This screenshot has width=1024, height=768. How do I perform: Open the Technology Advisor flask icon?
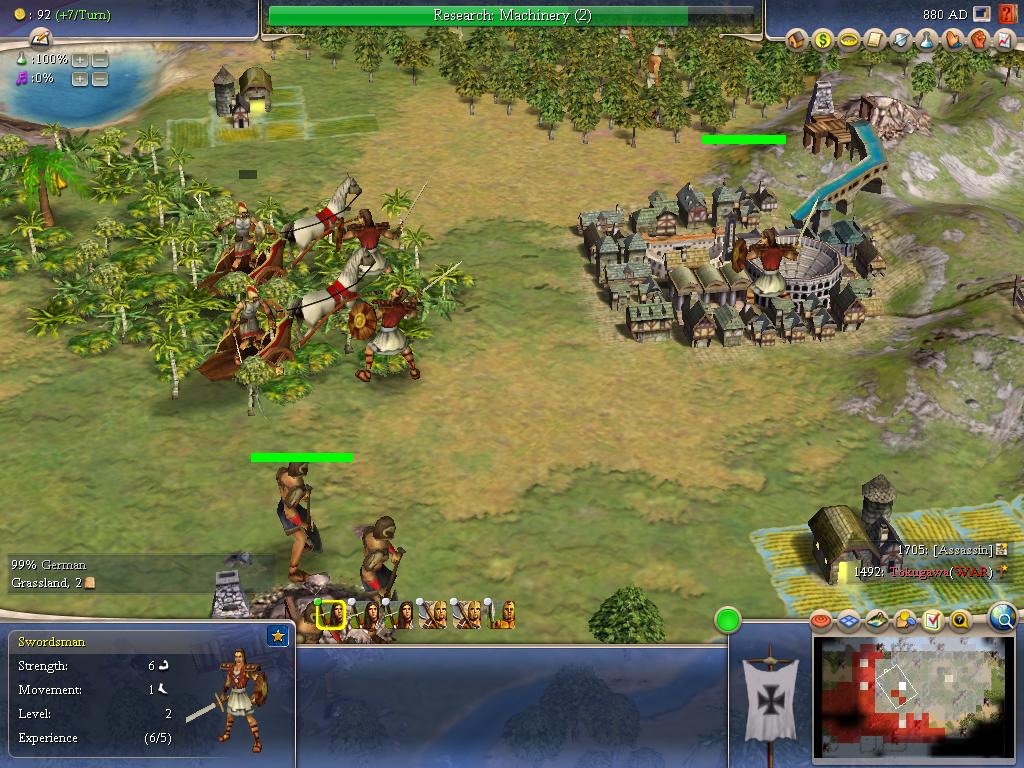click(x=927, y=40)
